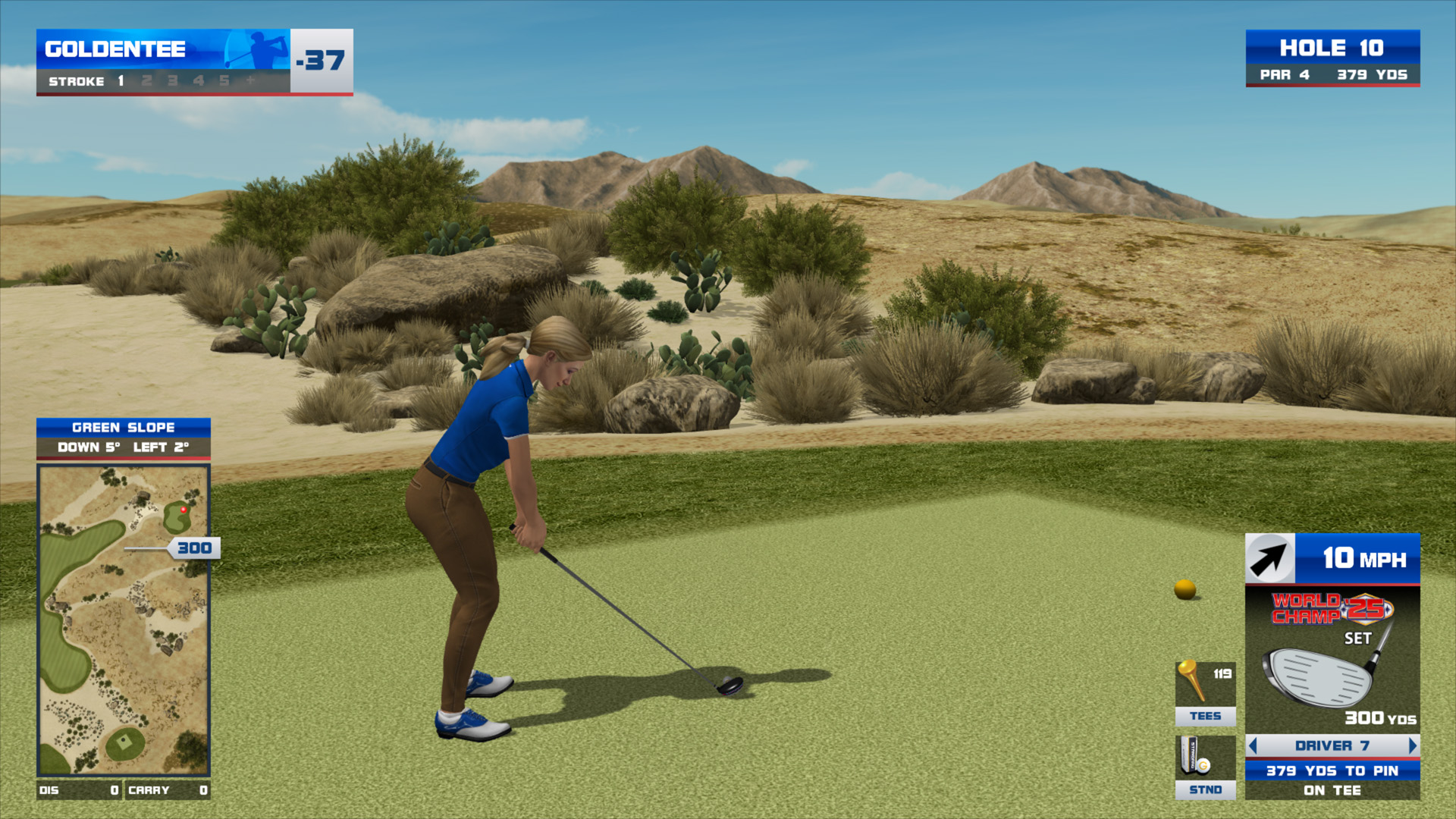Select the previous club with the left arrow

[1253, 745]
